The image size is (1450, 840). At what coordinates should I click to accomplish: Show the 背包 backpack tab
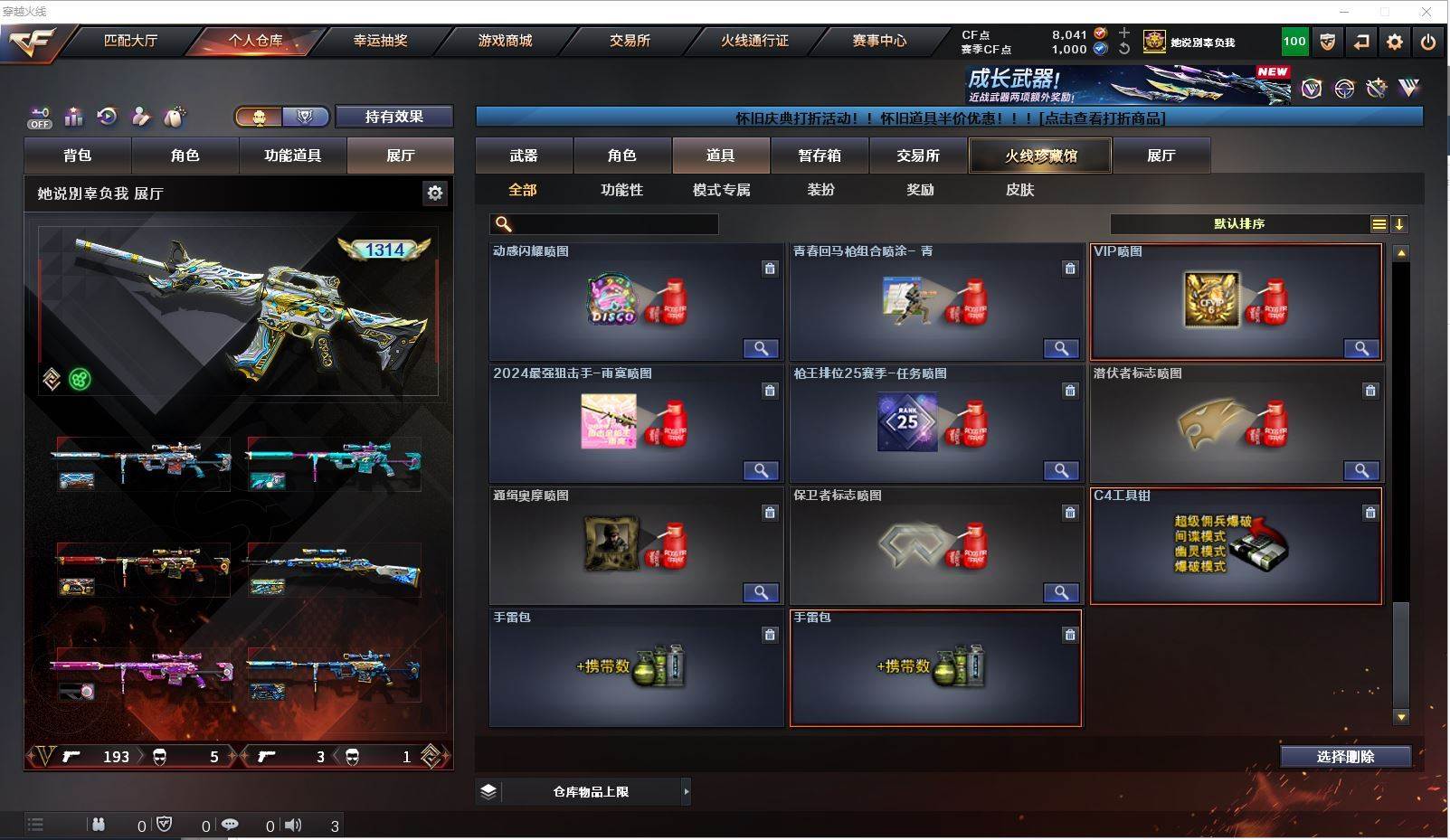click(x=78, y=156)
